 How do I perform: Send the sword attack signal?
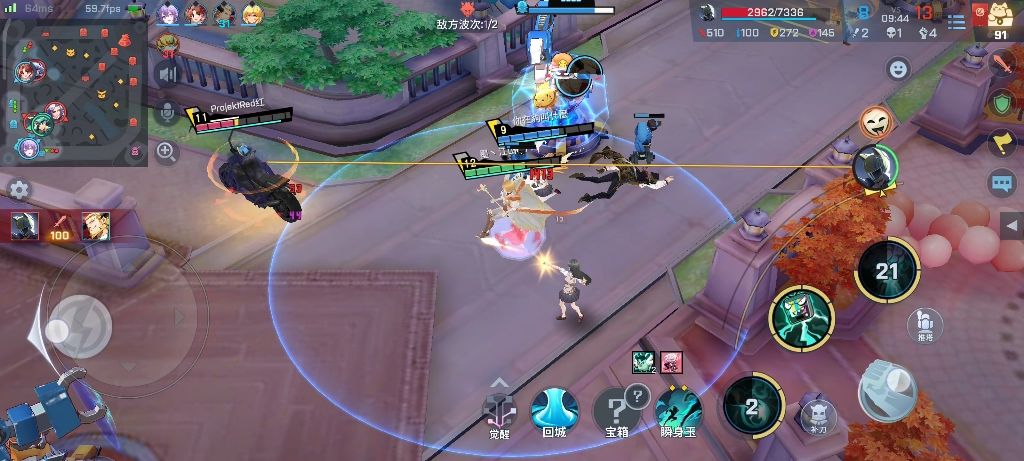coord(1002,64)
